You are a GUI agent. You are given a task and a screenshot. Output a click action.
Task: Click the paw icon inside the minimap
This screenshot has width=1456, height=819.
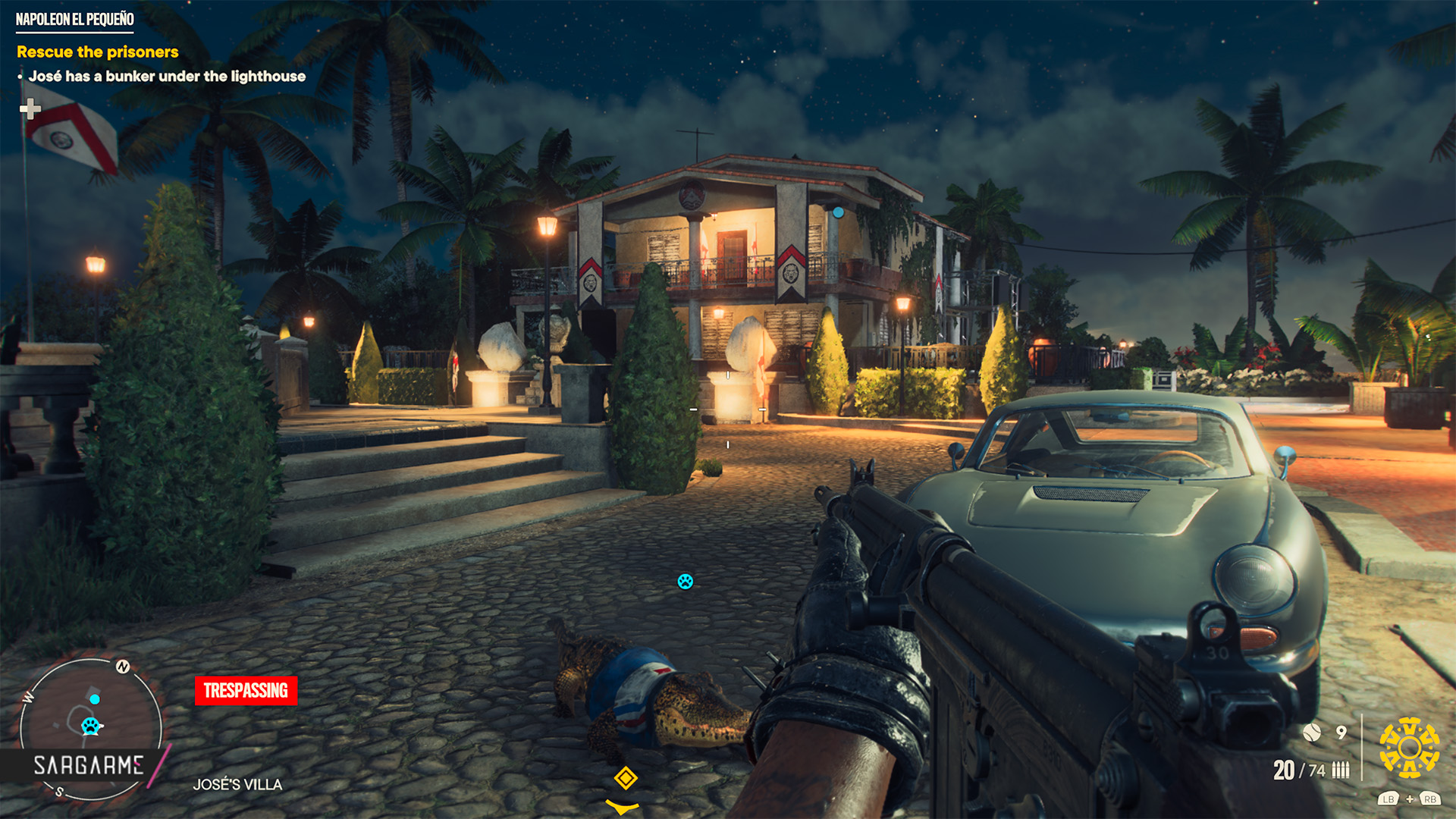click(91, 726)
